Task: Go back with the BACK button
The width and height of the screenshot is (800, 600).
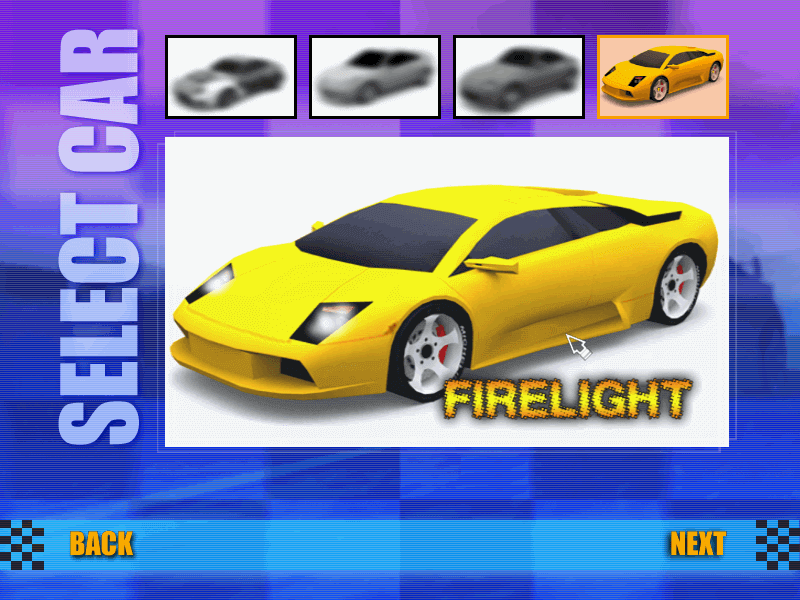Action: coord(101,544)
